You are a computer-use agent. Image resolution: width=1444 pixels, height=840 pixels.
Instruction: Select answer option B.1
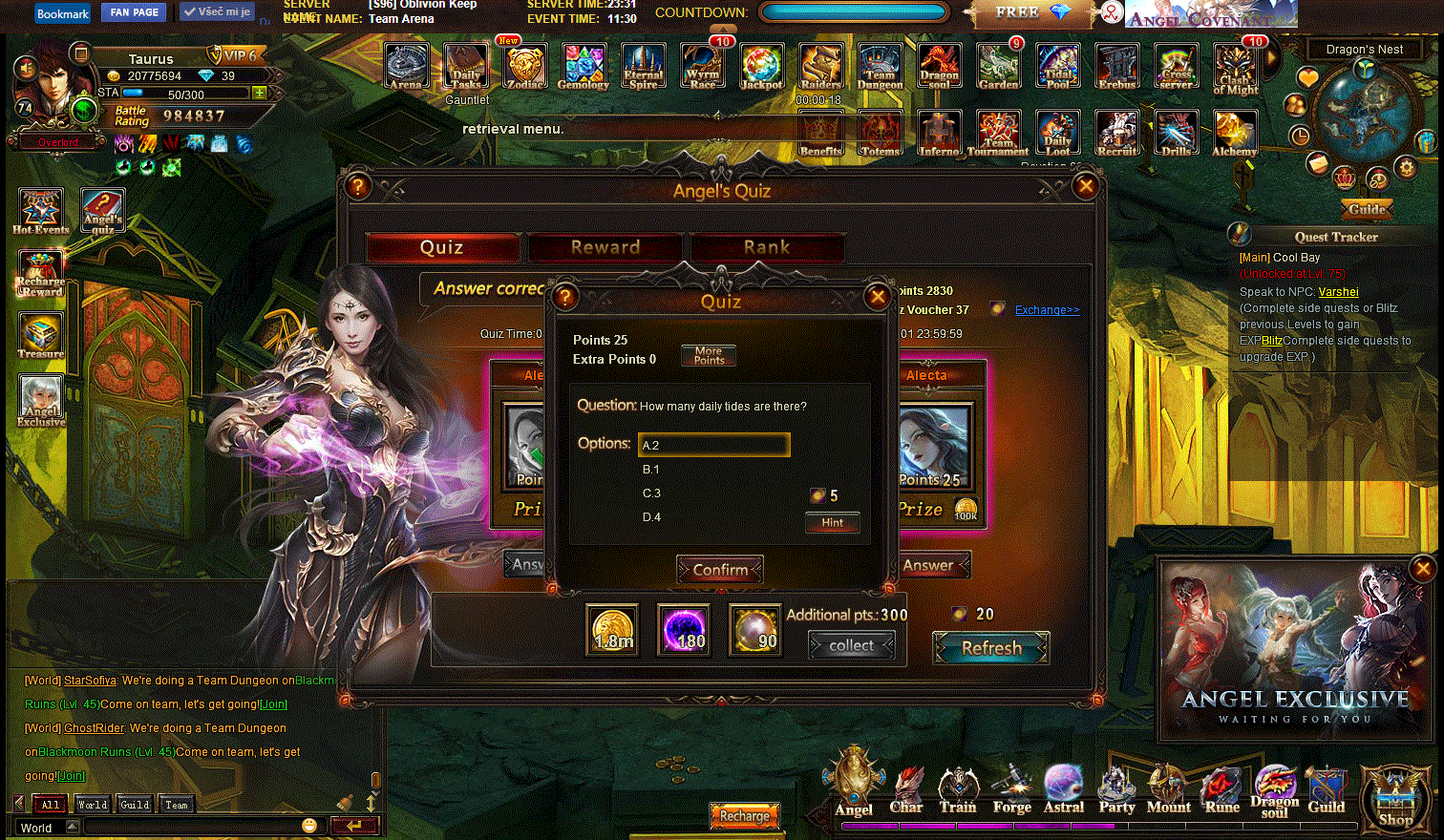pos(651,470)
